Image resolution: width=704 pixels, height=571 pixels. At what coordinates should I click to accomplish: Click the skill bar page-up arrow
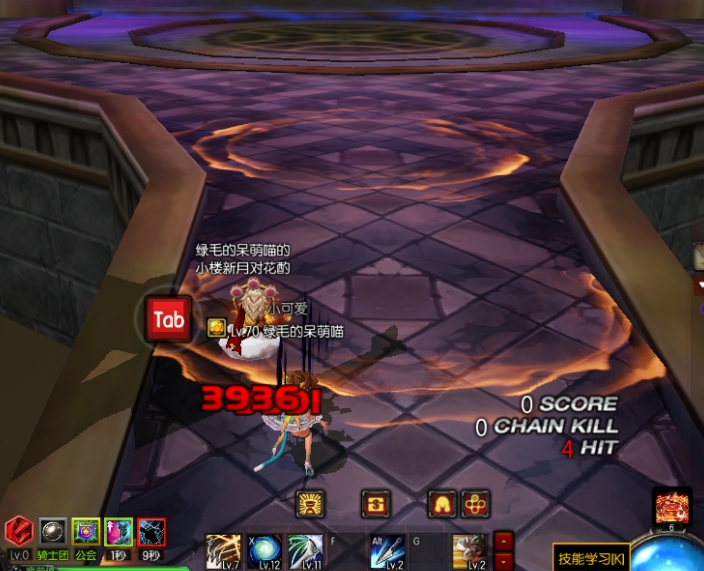[504, 540]
